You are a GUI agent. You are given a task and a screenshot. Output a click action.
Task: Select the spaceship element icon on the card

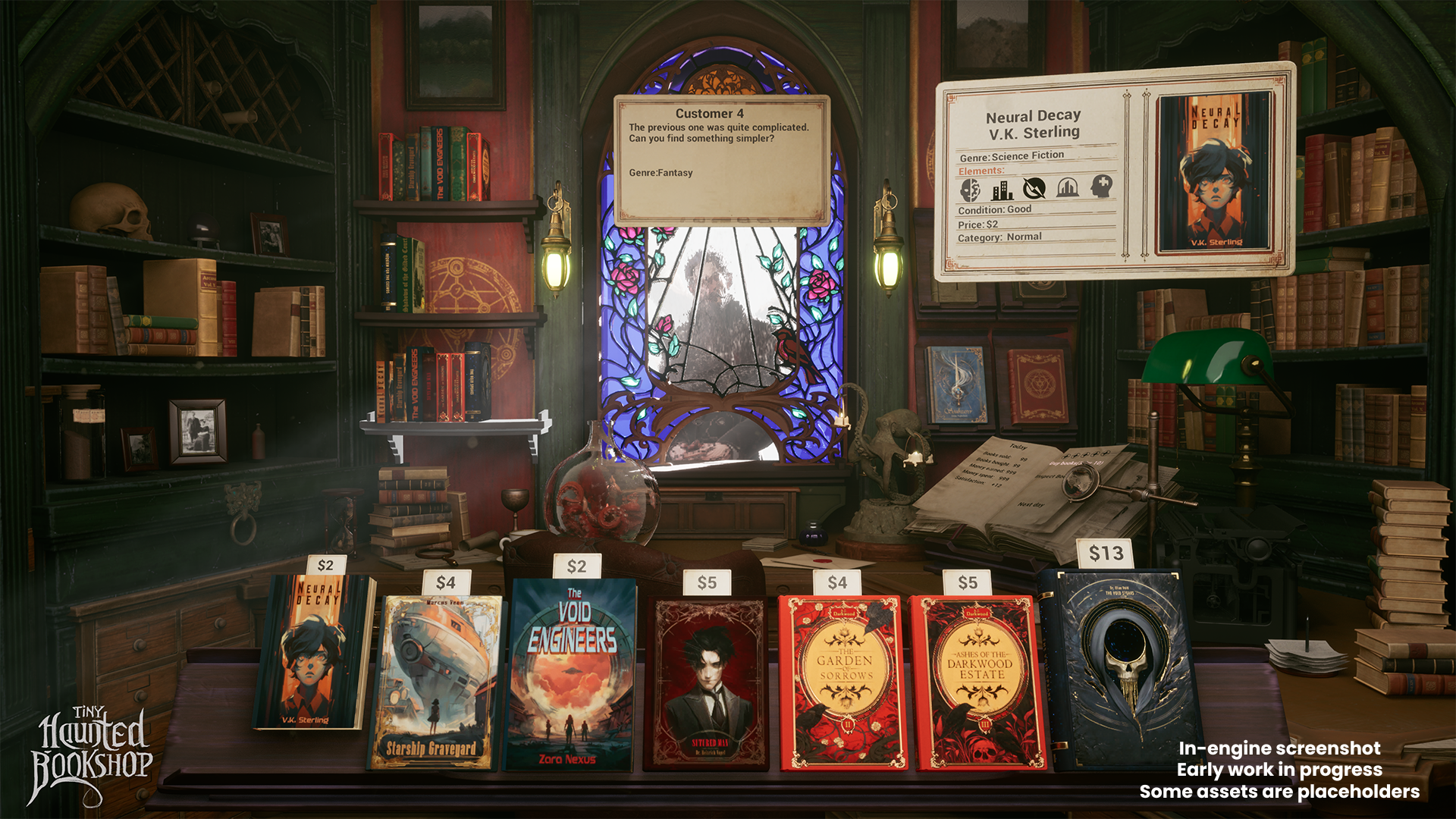click(1034, 188)
